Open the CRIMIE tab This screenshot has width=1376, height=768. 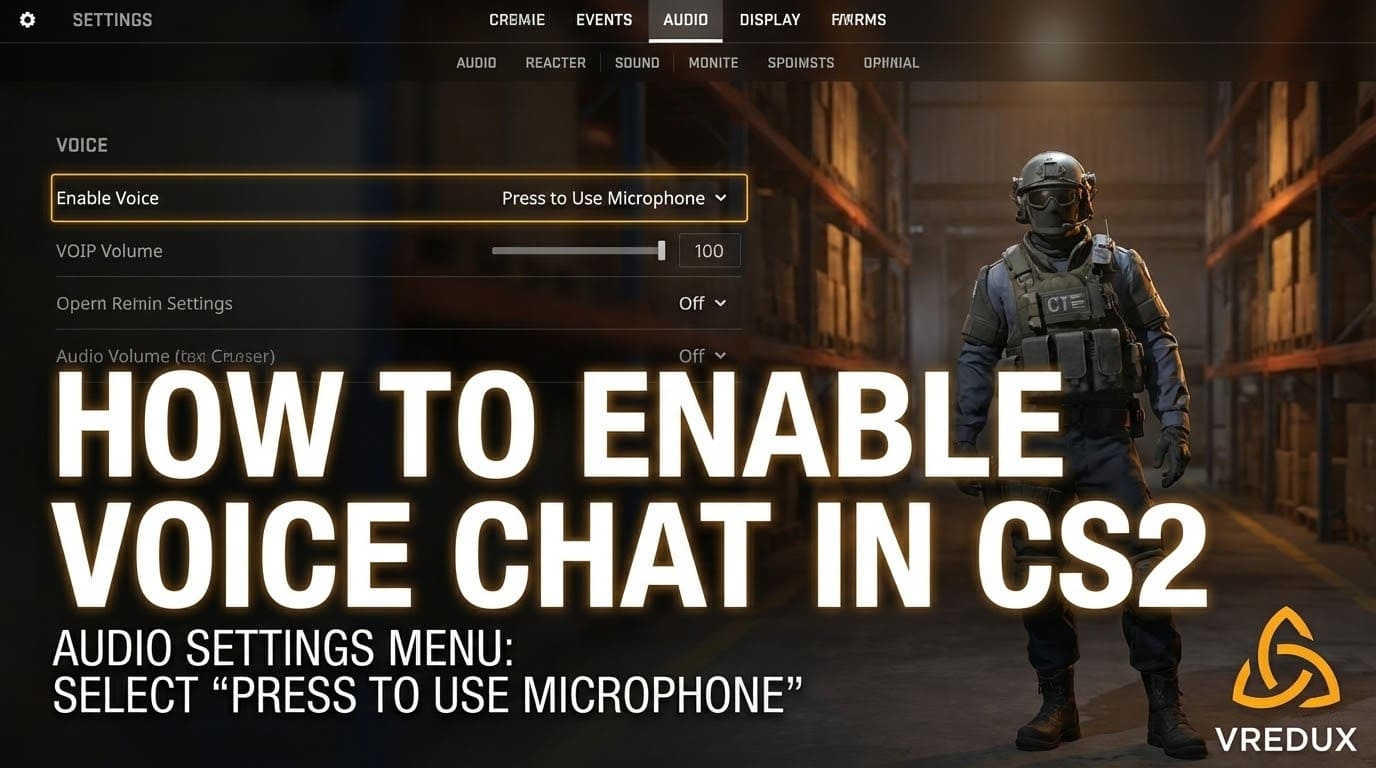click(516, 19)
